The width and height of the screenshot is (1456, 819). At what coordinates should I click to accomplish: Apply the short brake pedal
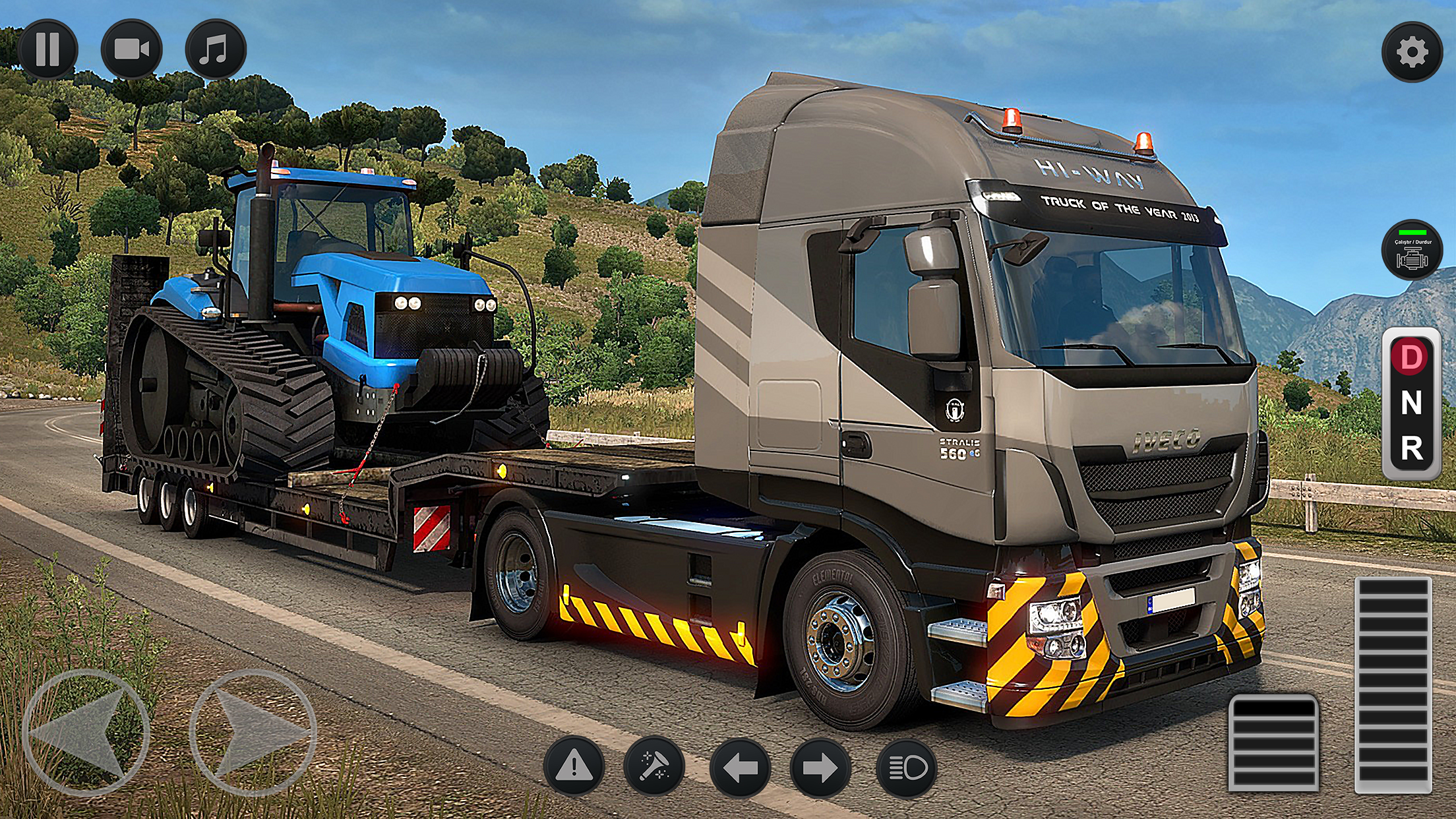coord(1273,742)
